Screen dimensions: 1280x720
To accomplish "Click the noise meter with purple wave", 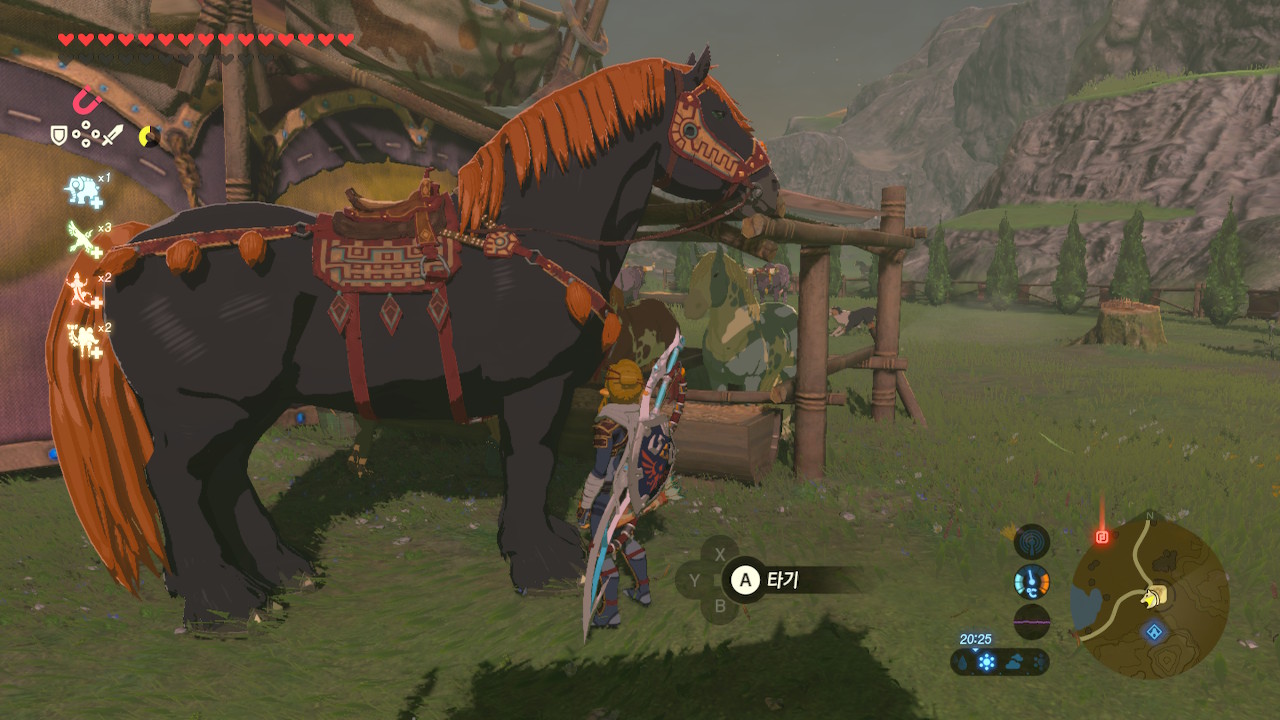I will [x=1032, y=621].
